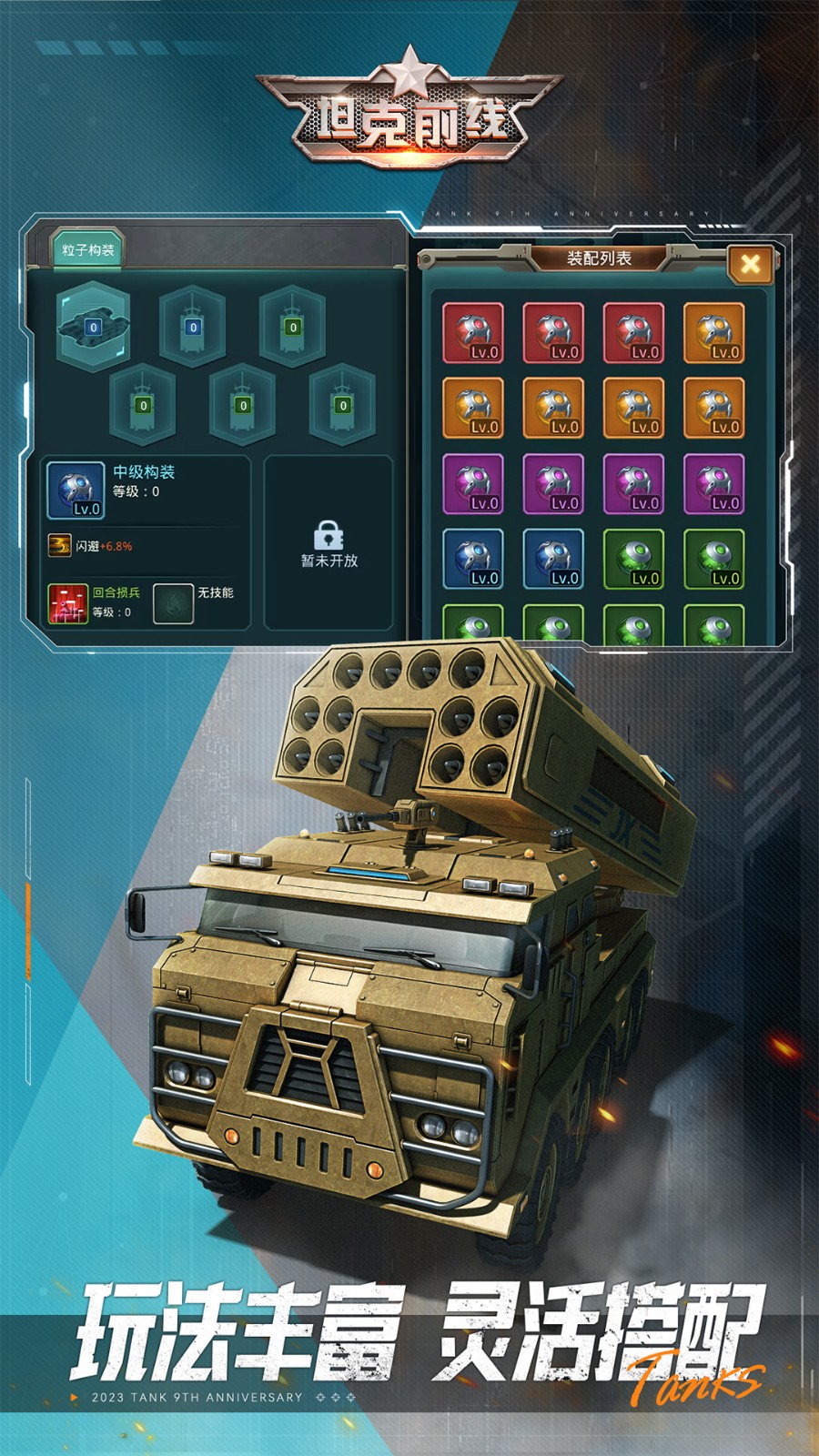Tap the 回合损兵 skill icon
The width and height of the screenshot is (819, 1456).
tap(67, 602)
